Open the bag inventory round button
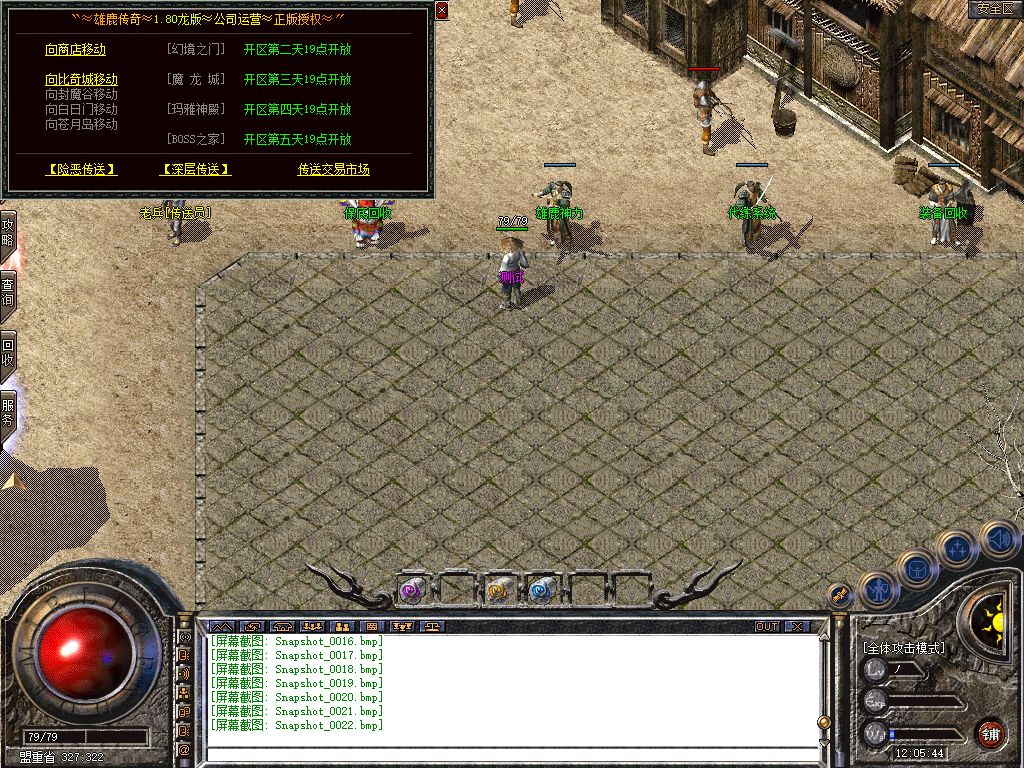 tap(917, 570)
